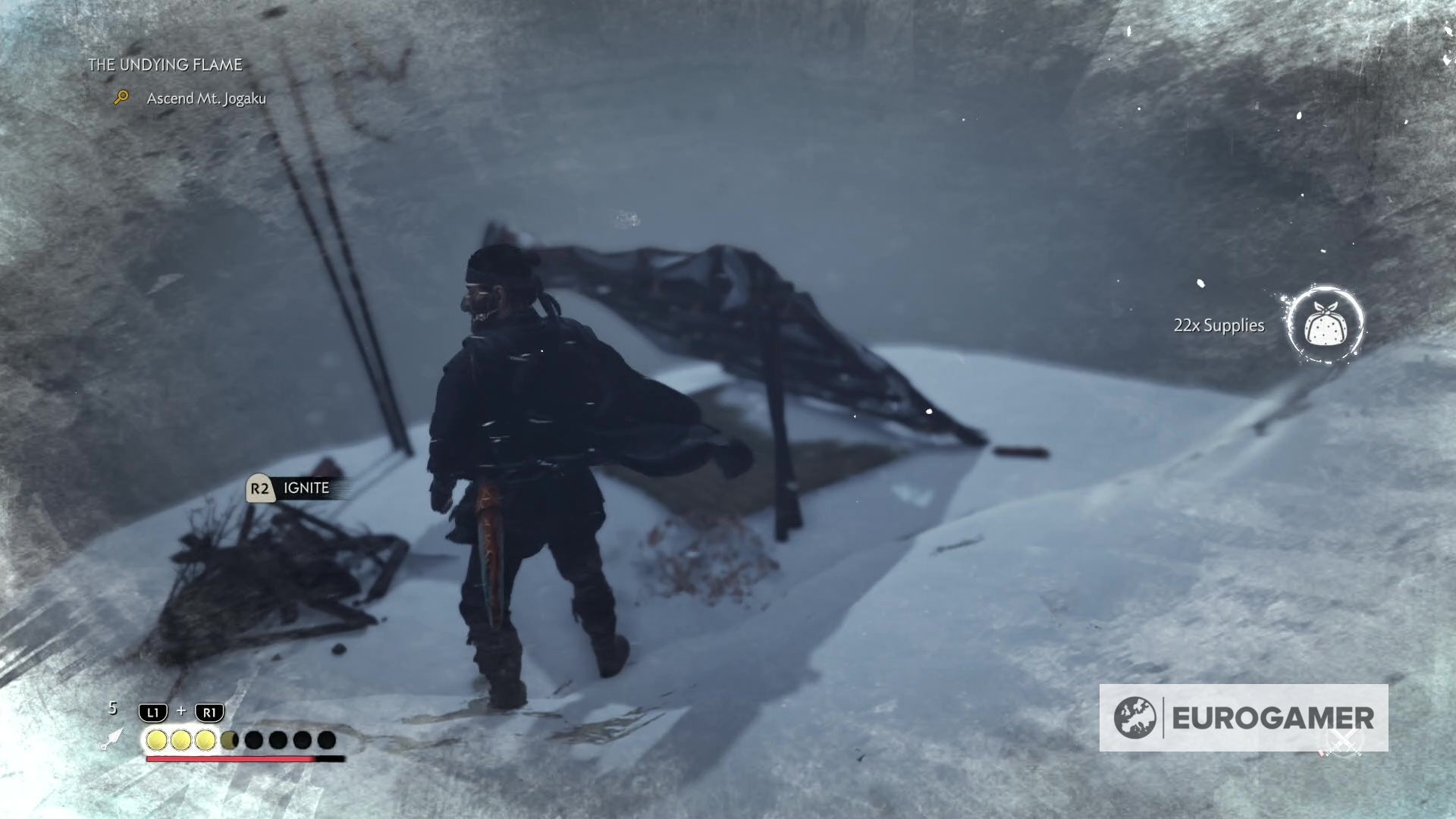Image resolution: width=1456 pixels, height=819 pixels.
Task: Click the key objective icon
Action: (121, 97)
